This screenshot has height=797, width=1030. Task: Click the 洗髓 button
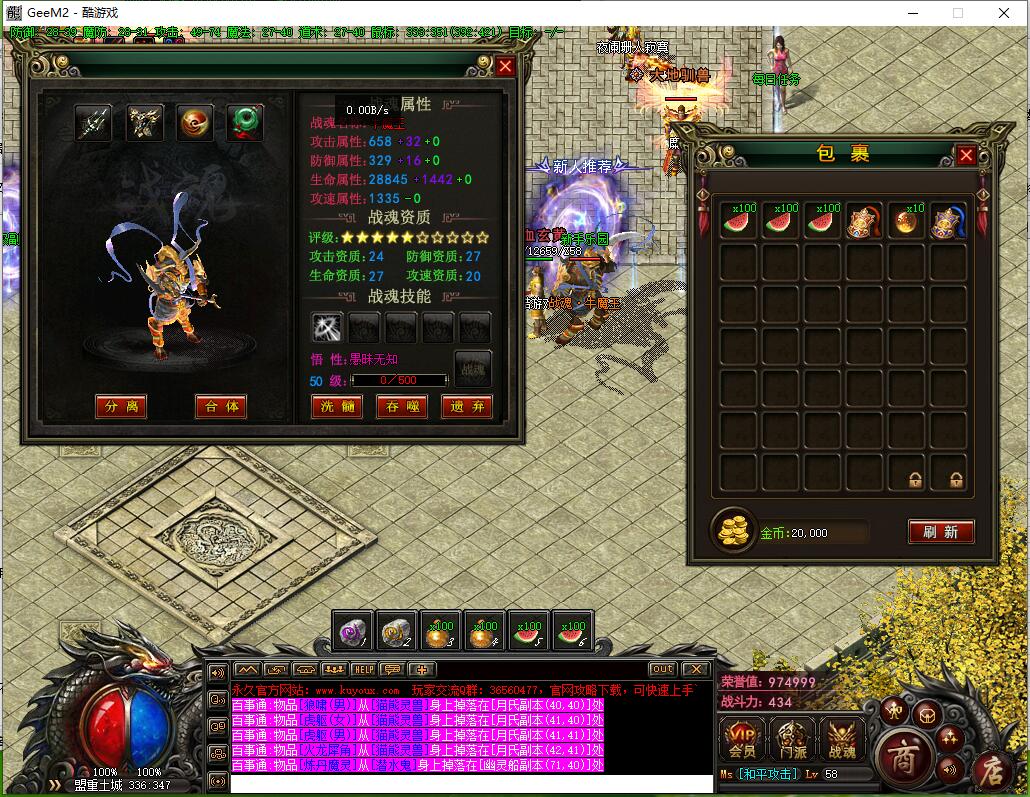337,407
